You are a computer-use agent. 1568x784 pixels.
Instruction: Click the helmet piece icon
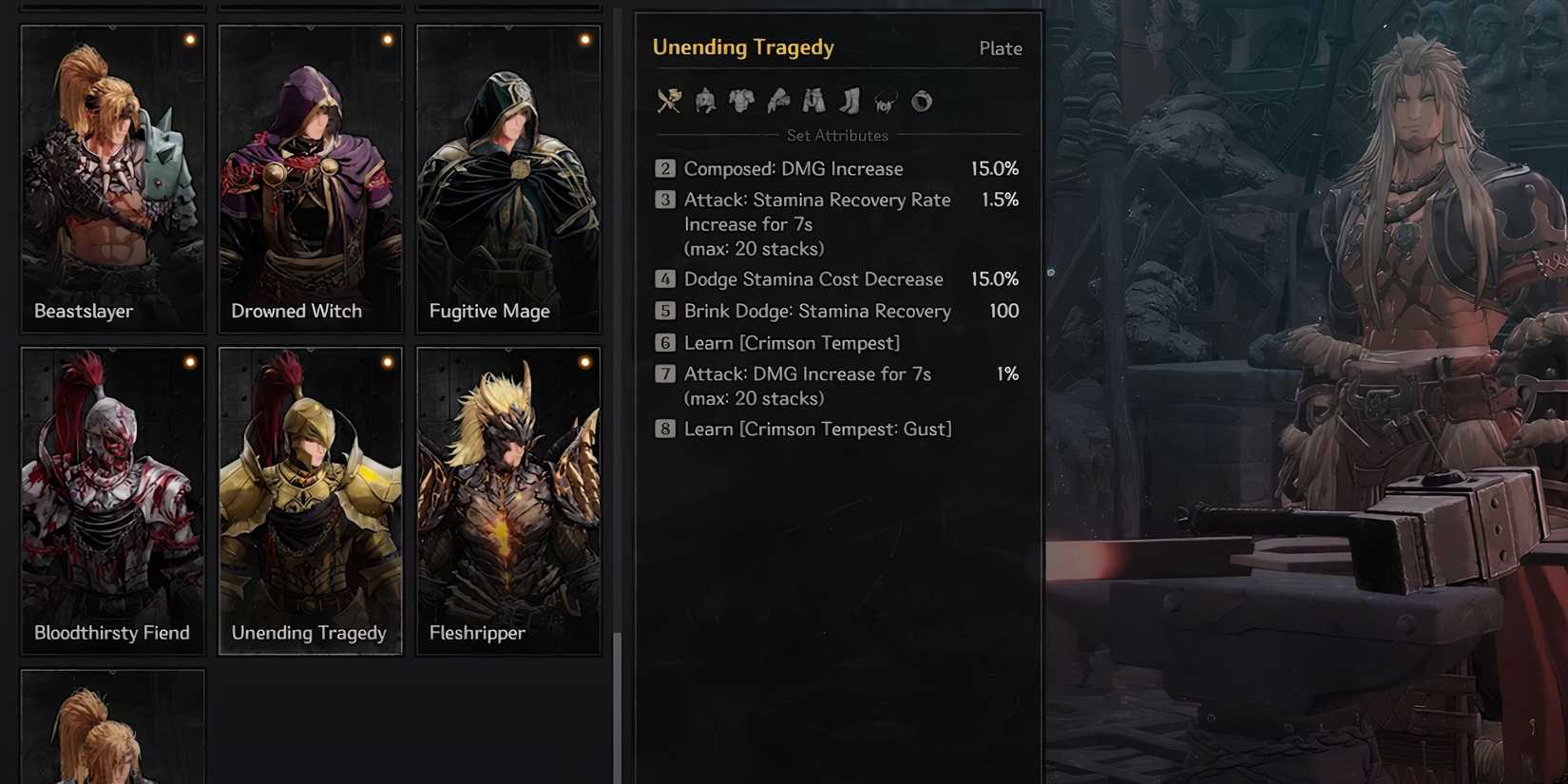click(x=703, y=102)
